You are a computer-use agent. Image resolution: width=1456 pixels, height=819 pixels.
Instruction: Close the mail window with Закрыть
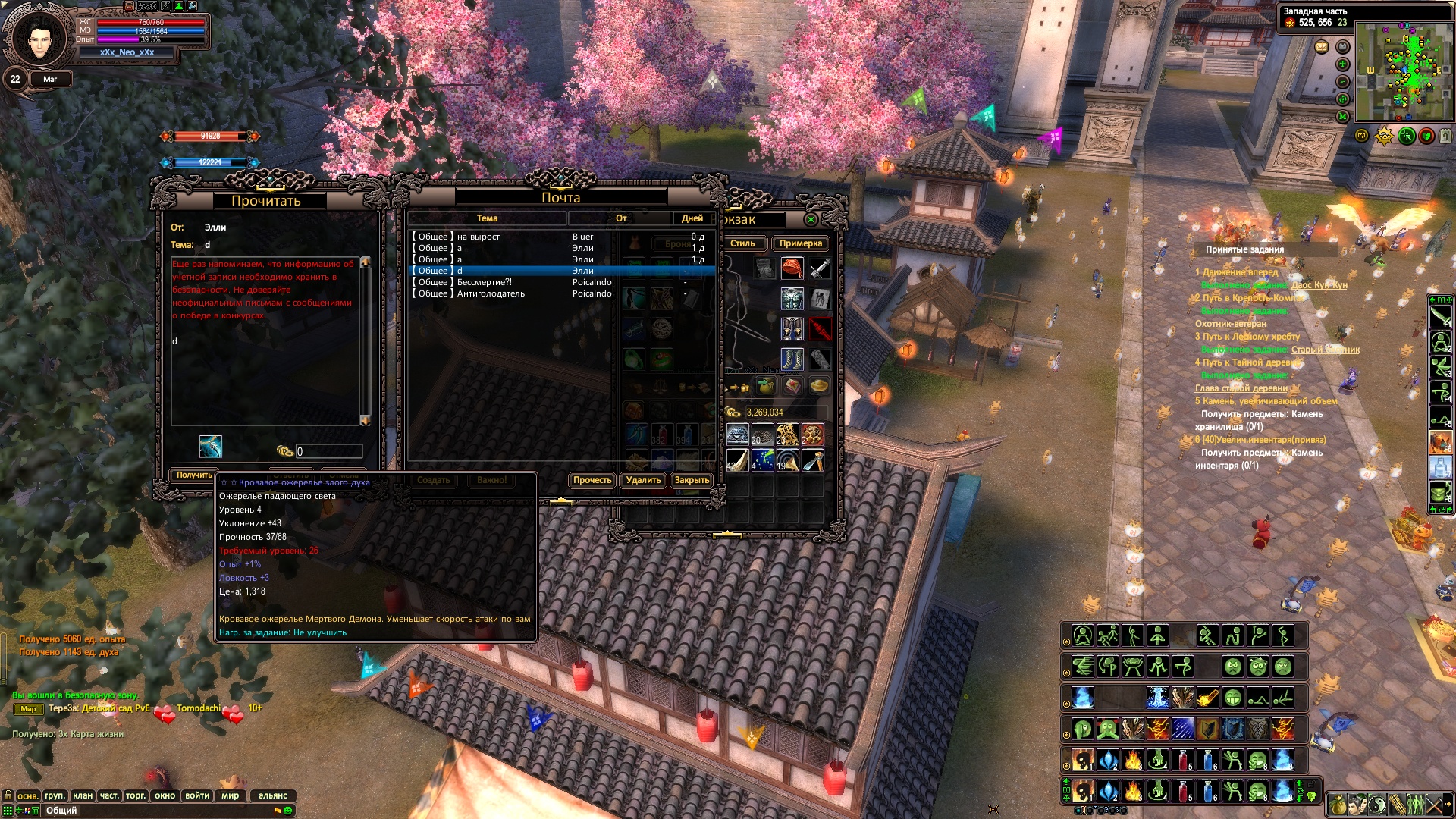(692, 480)
